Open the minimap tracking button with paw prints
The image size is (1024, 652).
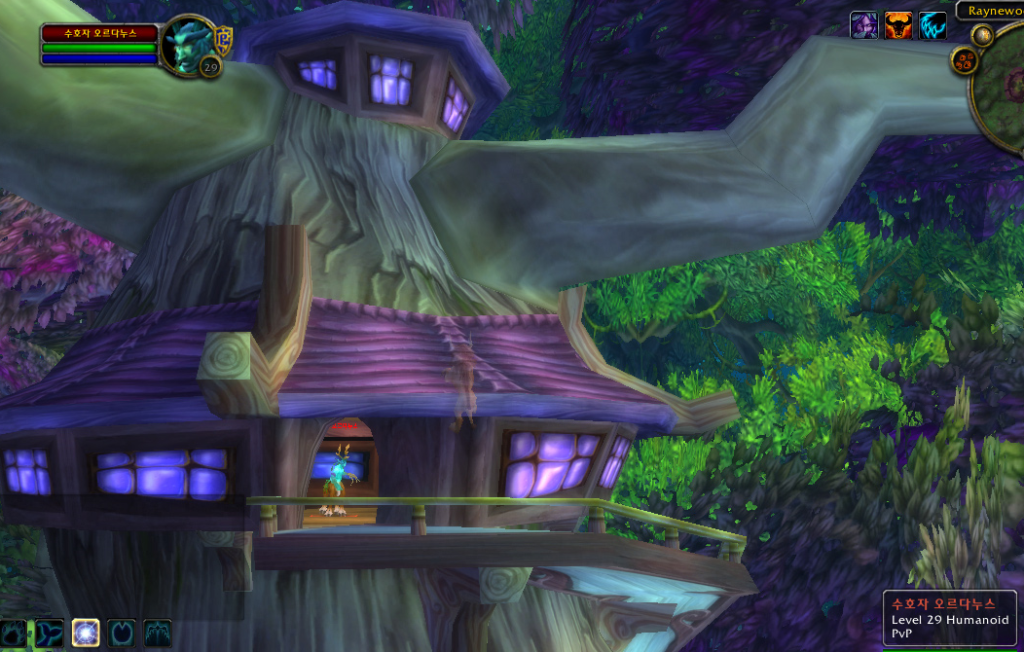coord(963,60)
